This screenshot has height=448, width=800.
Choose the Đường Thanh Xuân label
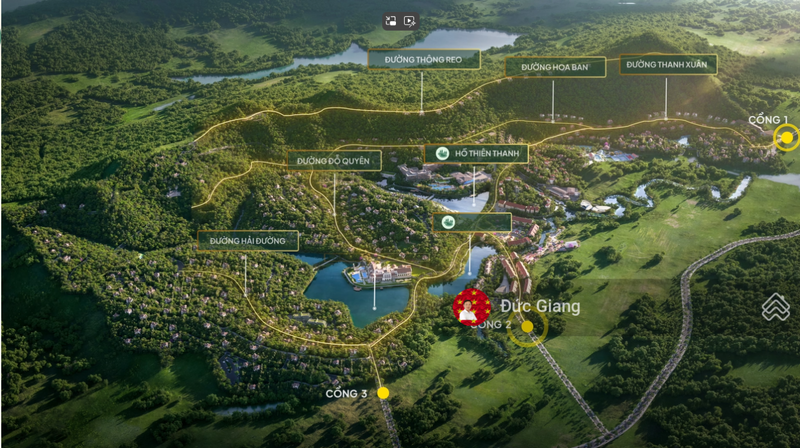click(667, 65)
